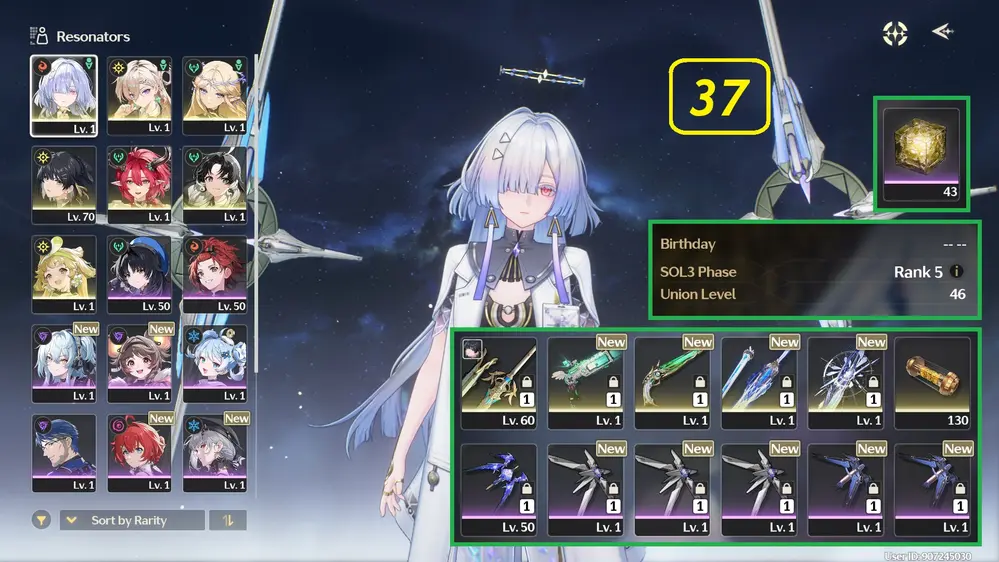This screenshot has width=999, height=562.
Task: Open the Sort by Rarity dropdown
Action: pos(132,520)
